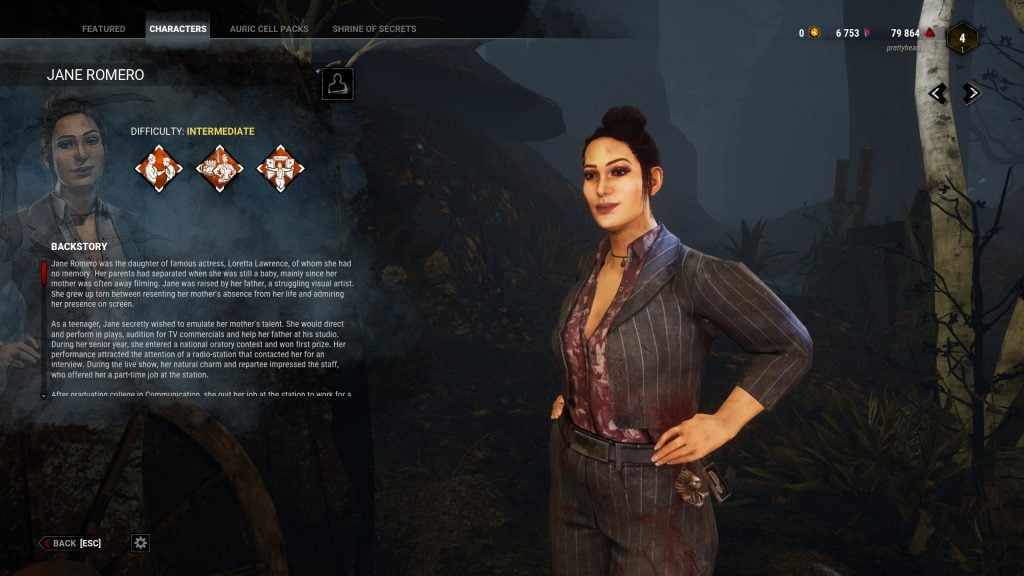Click the player level 4 badge

click(x=962, y=39)
